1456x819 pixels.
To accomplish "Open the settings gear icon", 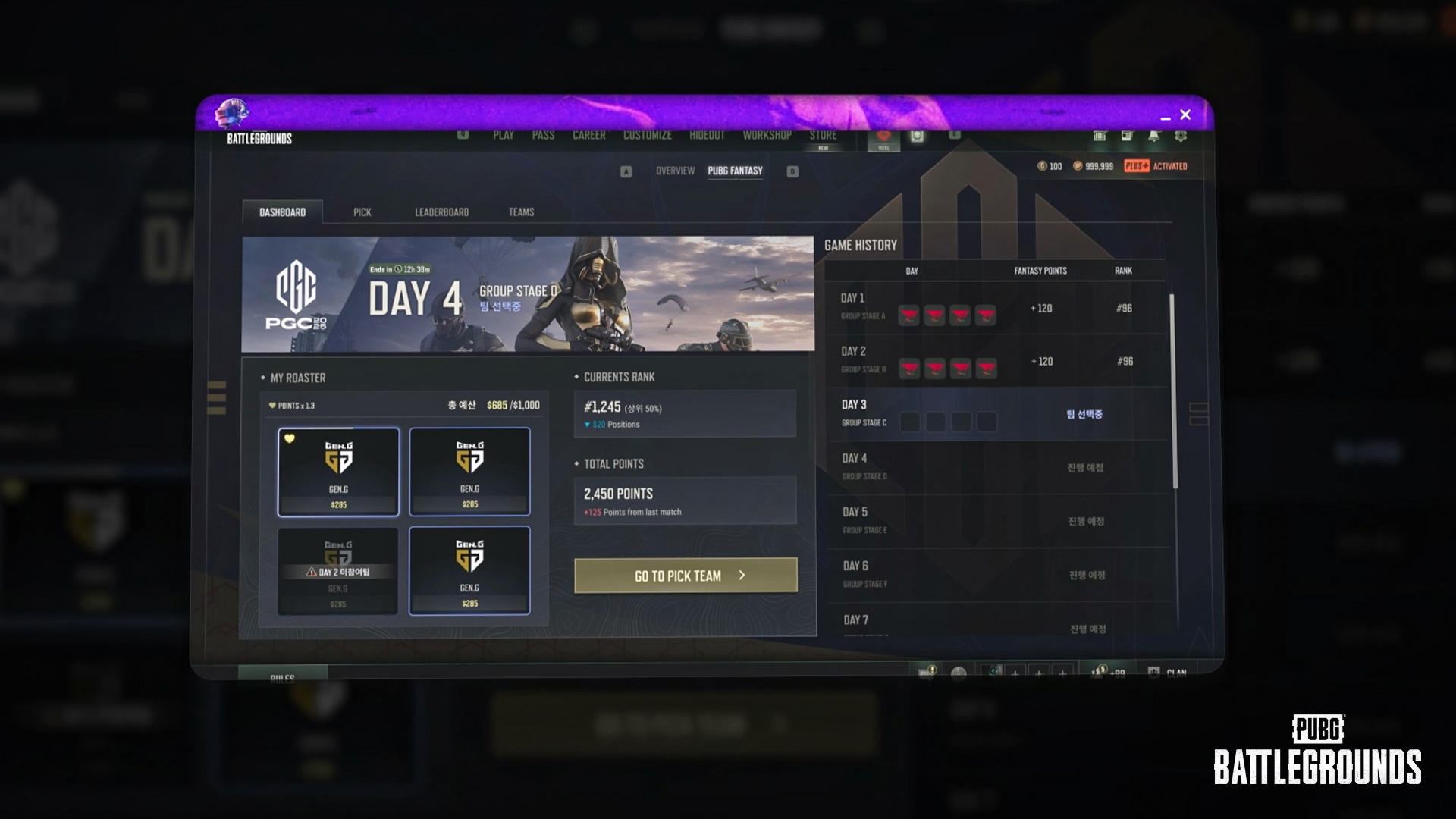I will 1181,136.
